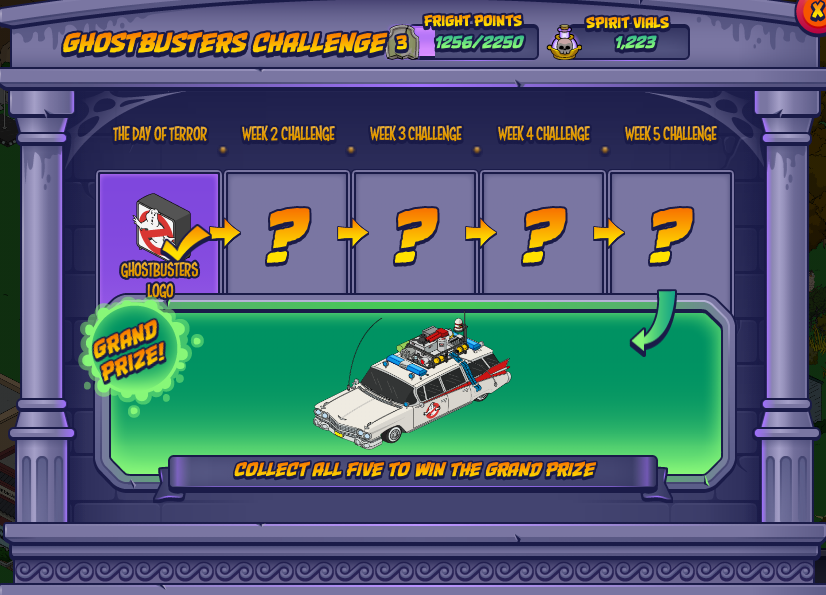Select the Ghostbusters Logo prize tile
826x595 pixels.
(159, 235)
